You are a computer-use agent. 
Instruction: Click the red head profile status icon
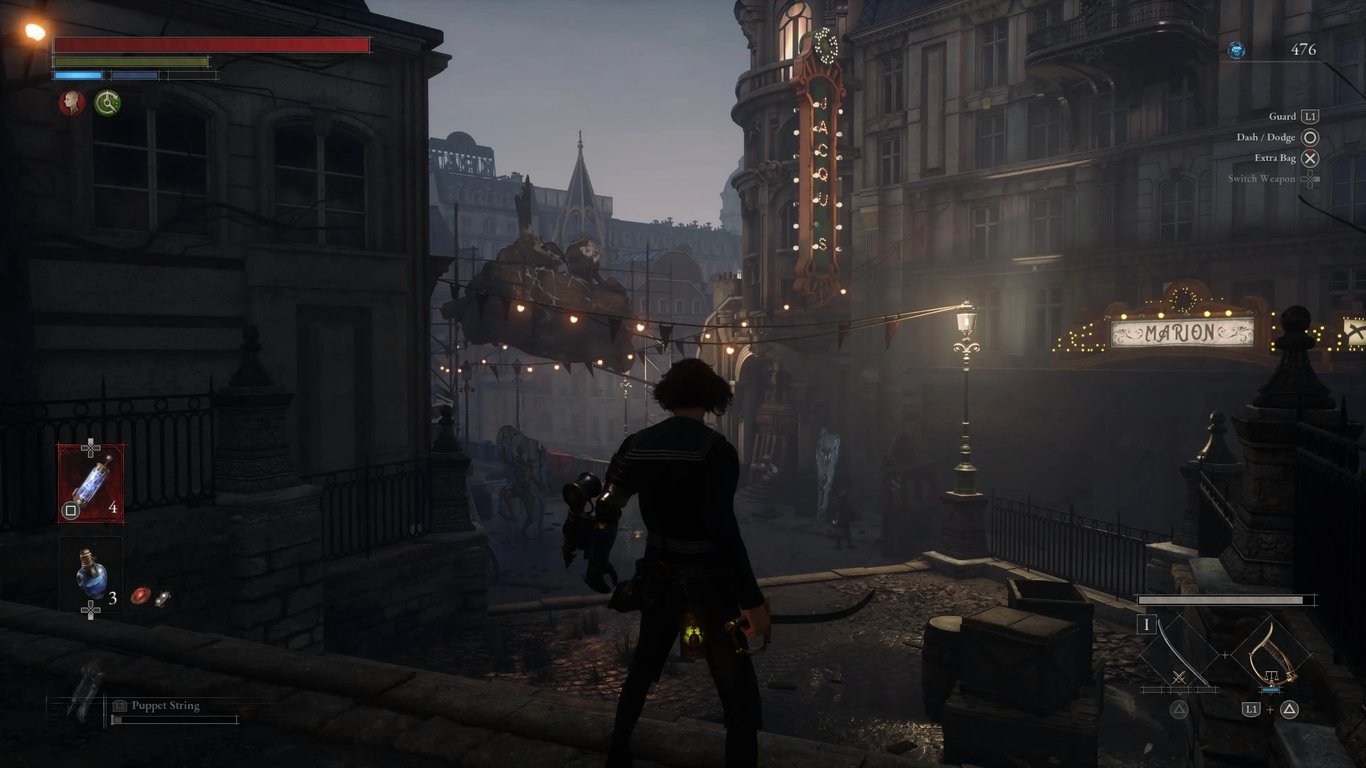coord(71,102)
